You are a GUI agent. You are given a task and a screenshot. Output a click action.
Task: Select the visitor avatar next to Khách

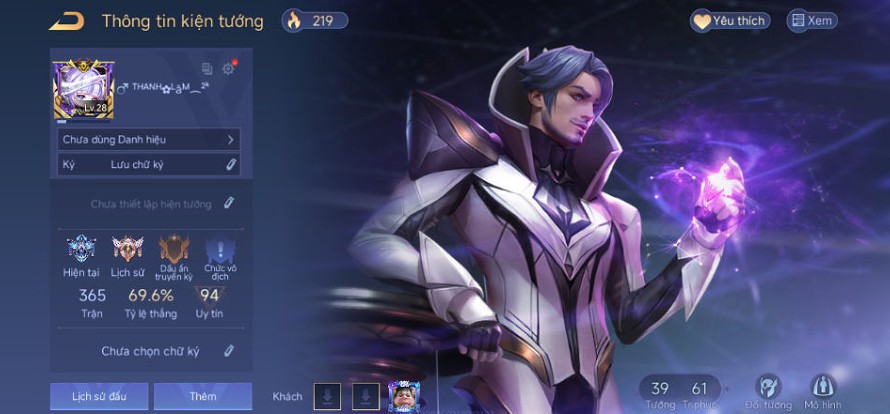click(x=403, y=396)
